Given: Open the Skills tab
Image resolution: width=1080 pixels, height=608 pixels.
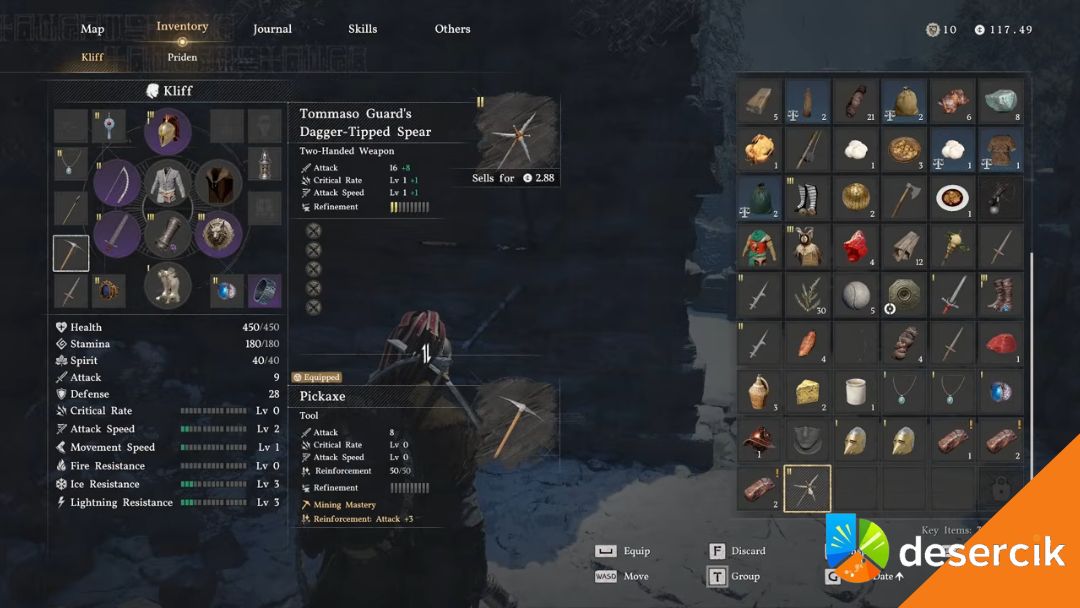Looking at the screenshot, I should [x=362, y=29].
